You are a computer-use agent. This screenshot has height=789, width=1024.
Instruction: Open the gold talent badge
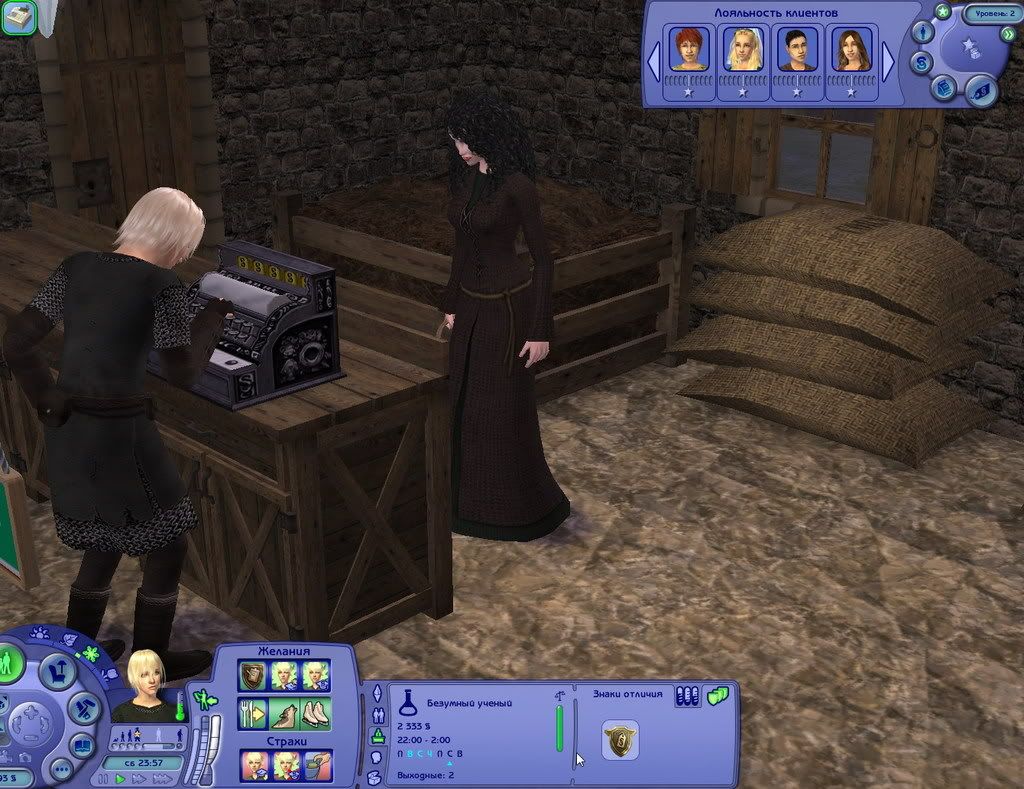click(620, 740)
